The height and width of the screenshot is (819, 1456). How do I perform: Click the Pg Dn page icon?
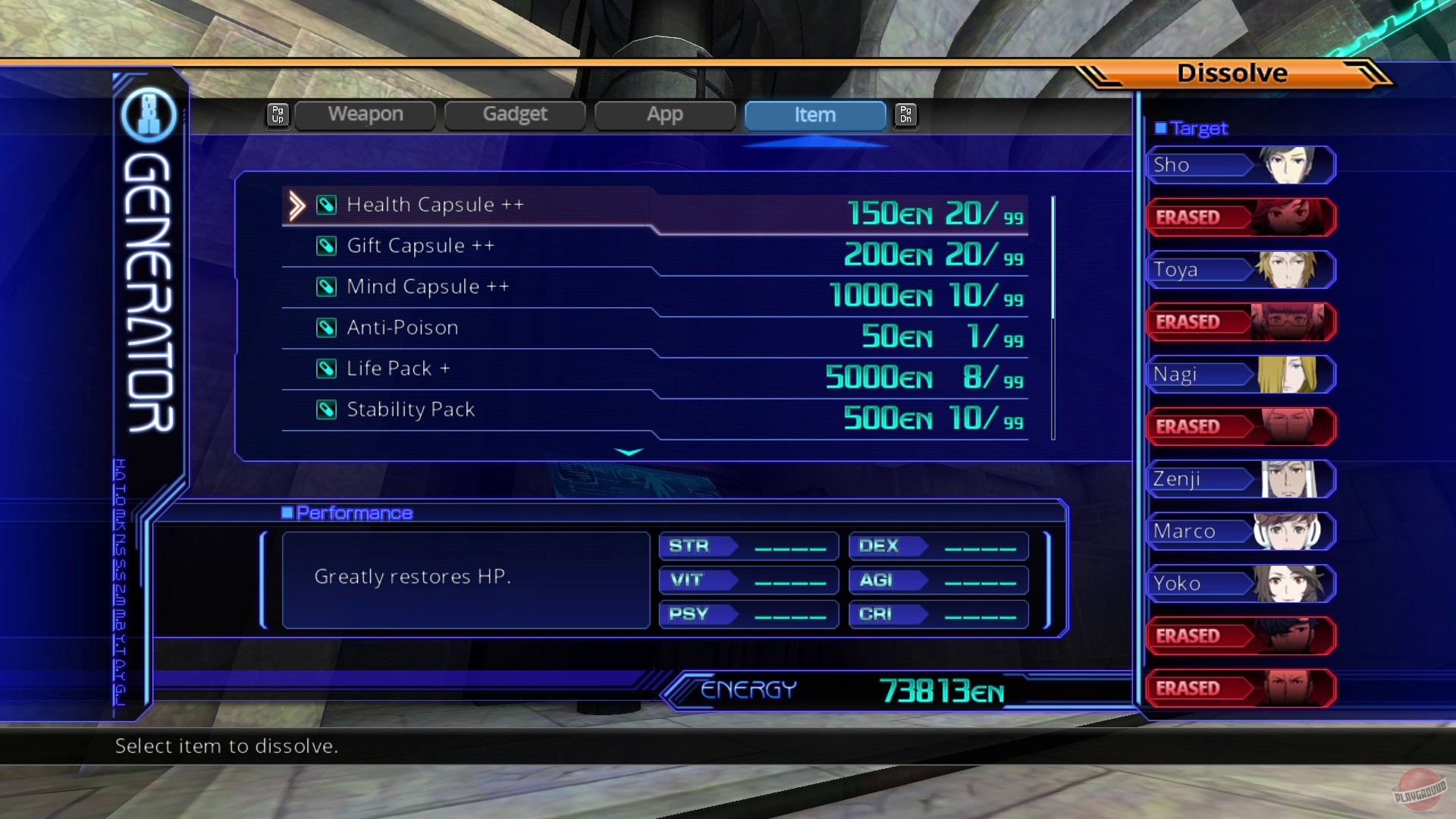coord(905,115)
